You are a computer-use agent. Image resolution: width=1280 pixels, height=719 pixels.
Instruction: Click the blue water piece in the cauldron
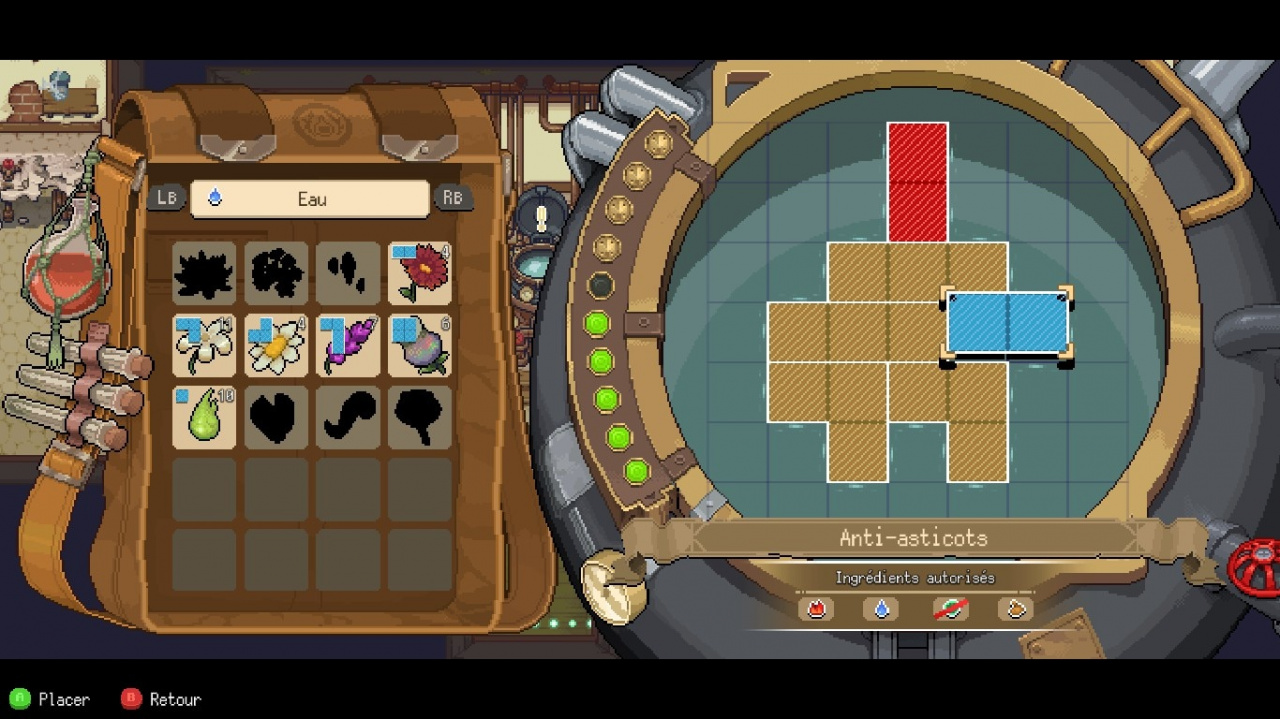coord(1007,323)
